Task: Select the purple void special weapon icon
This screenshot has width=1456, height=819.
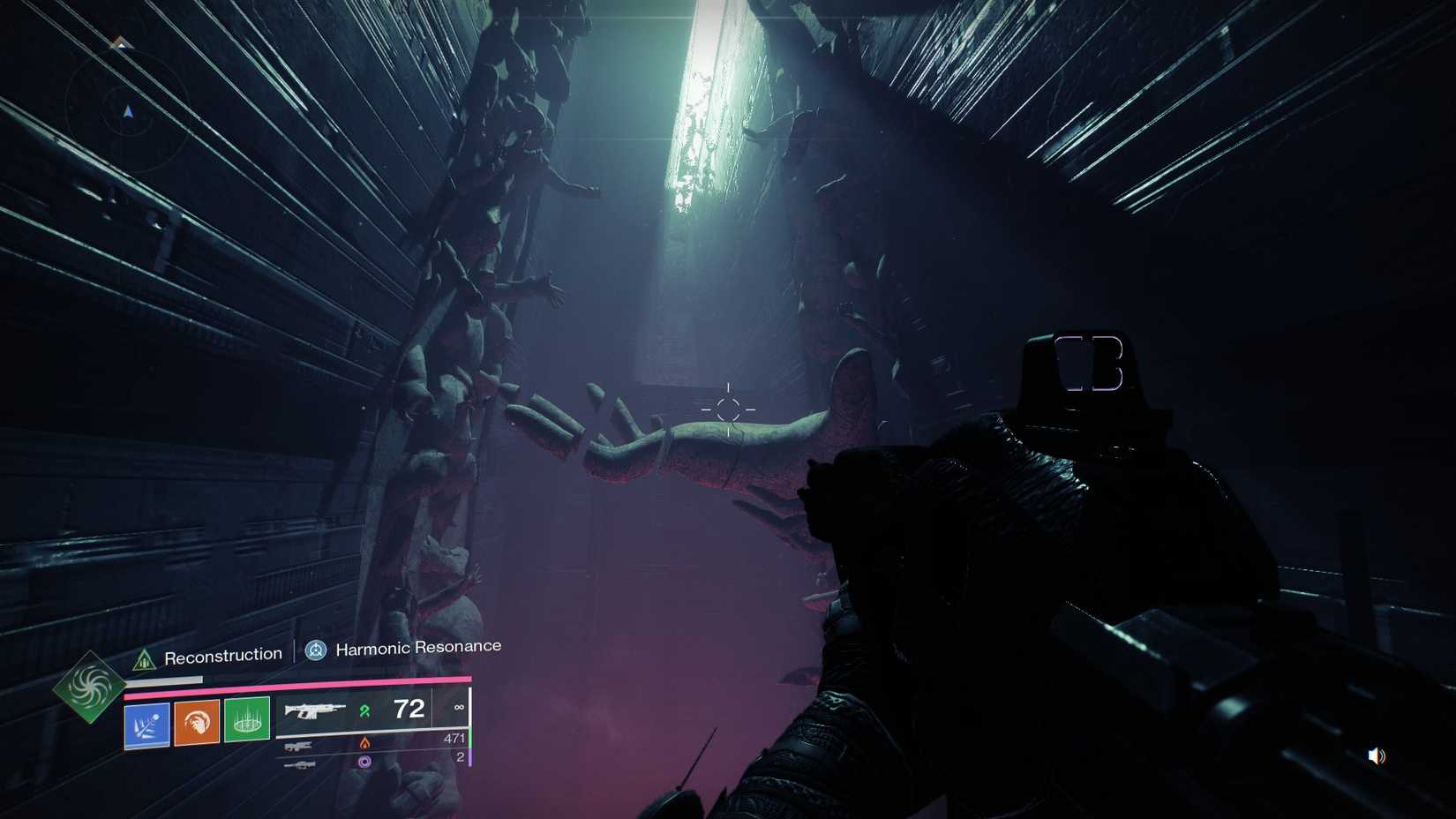Action: (364, 762)
